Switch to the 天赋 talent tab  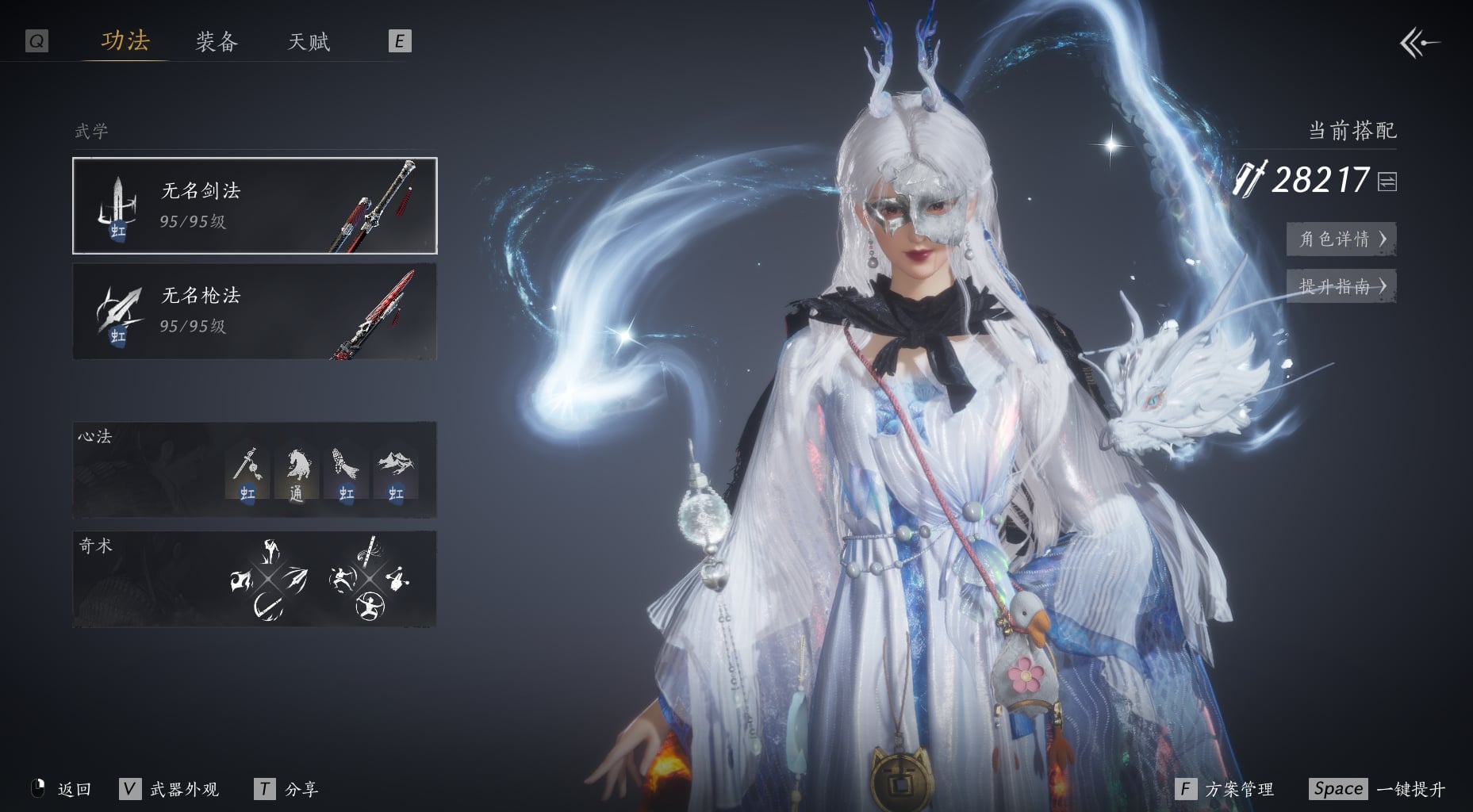point(309,41)
